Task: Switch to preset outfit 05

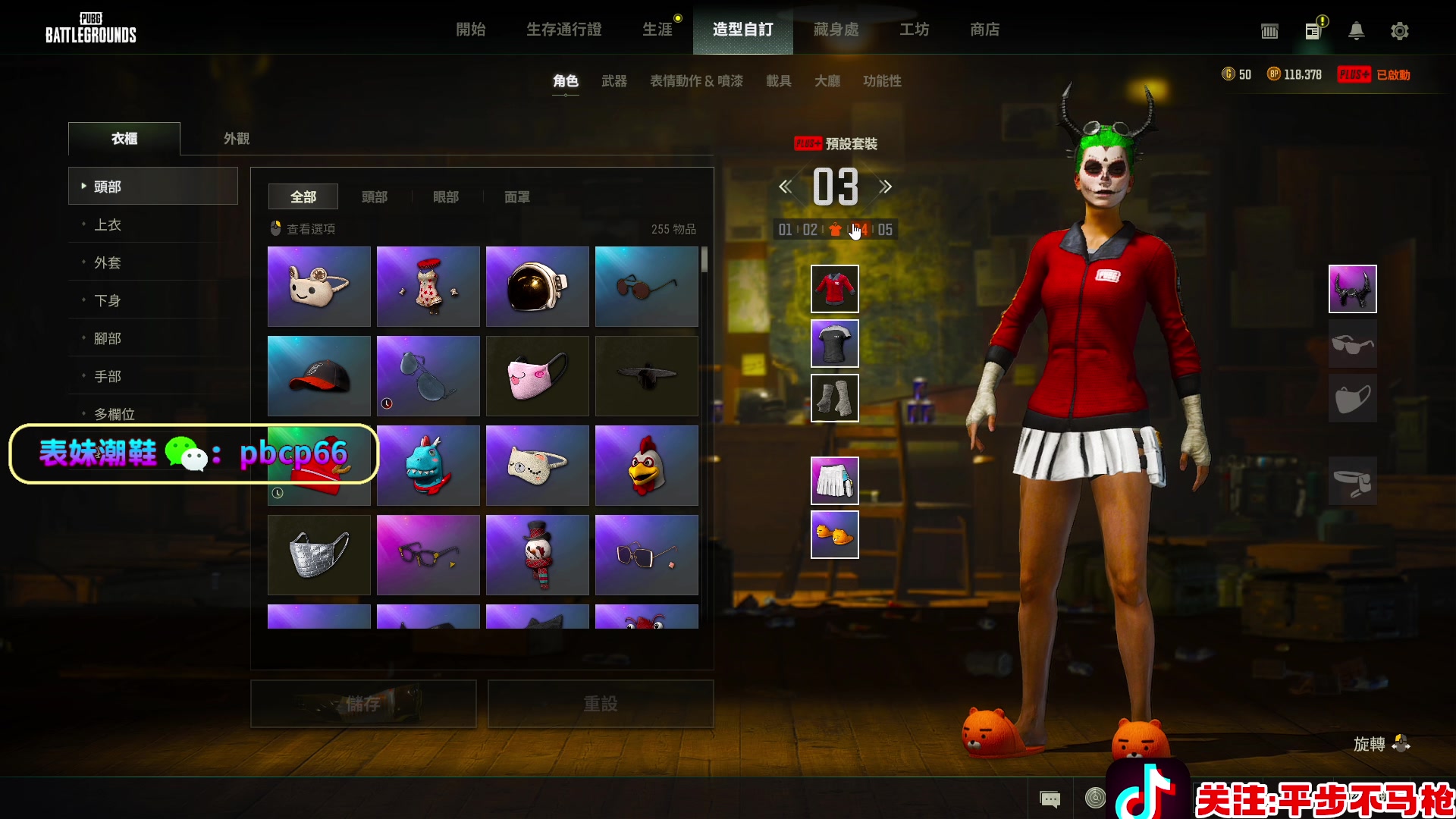Action: (x=885, y=230)
